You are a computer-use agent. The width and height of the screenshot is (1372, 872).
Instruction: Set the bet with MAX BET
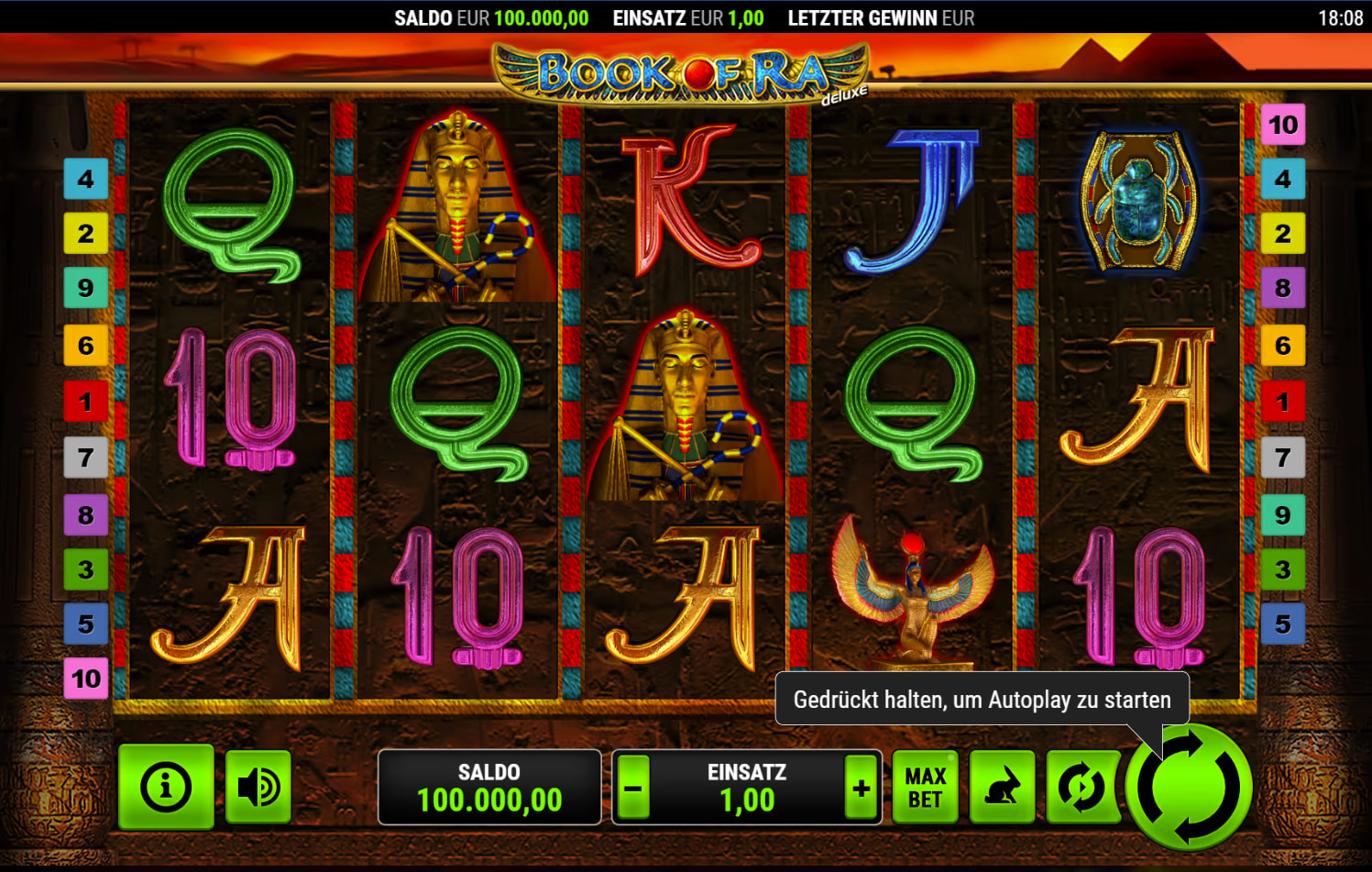click(925, 788)
